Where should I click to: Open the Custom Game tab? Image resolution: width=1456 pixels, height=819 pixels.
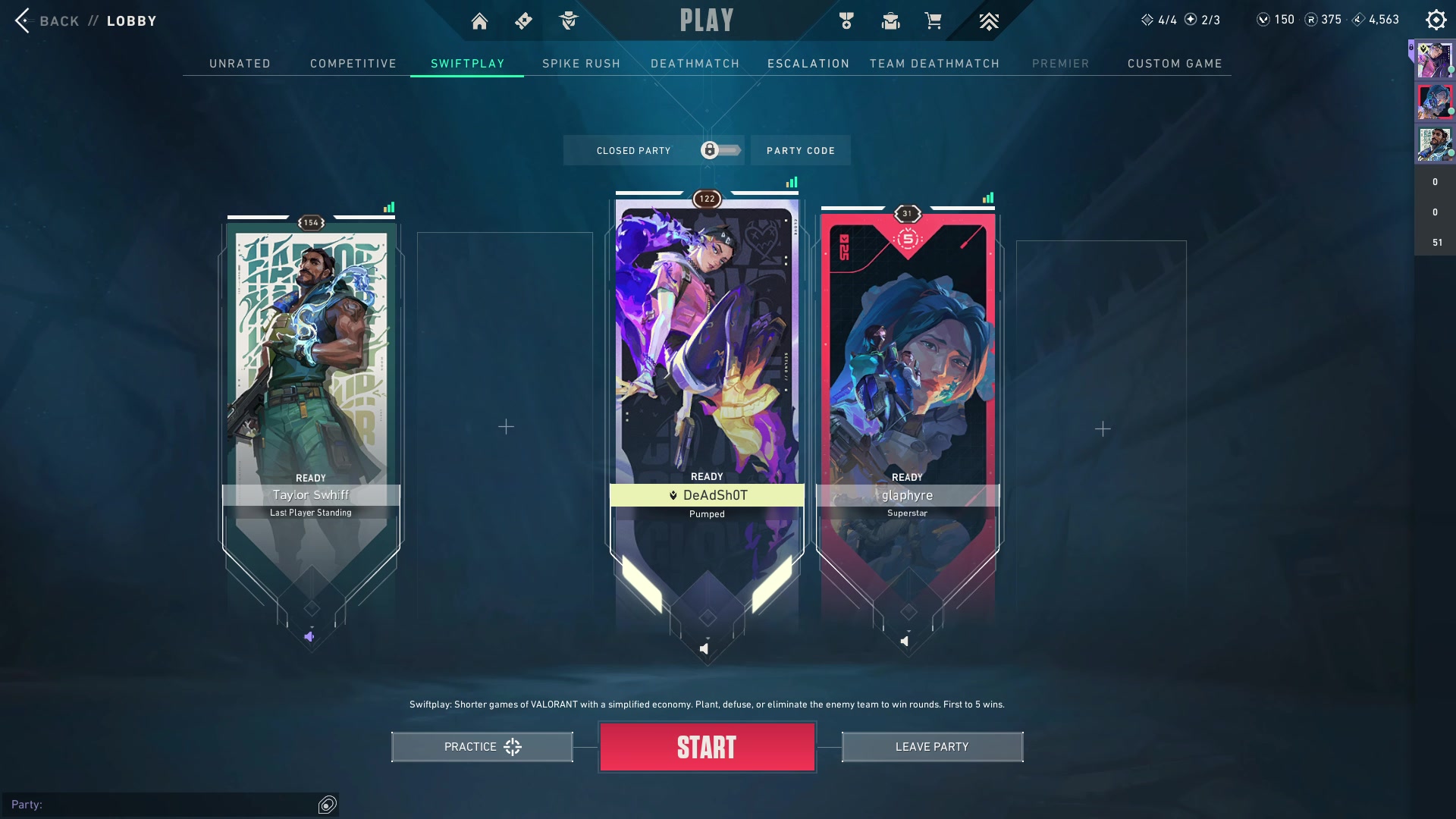1174,64
